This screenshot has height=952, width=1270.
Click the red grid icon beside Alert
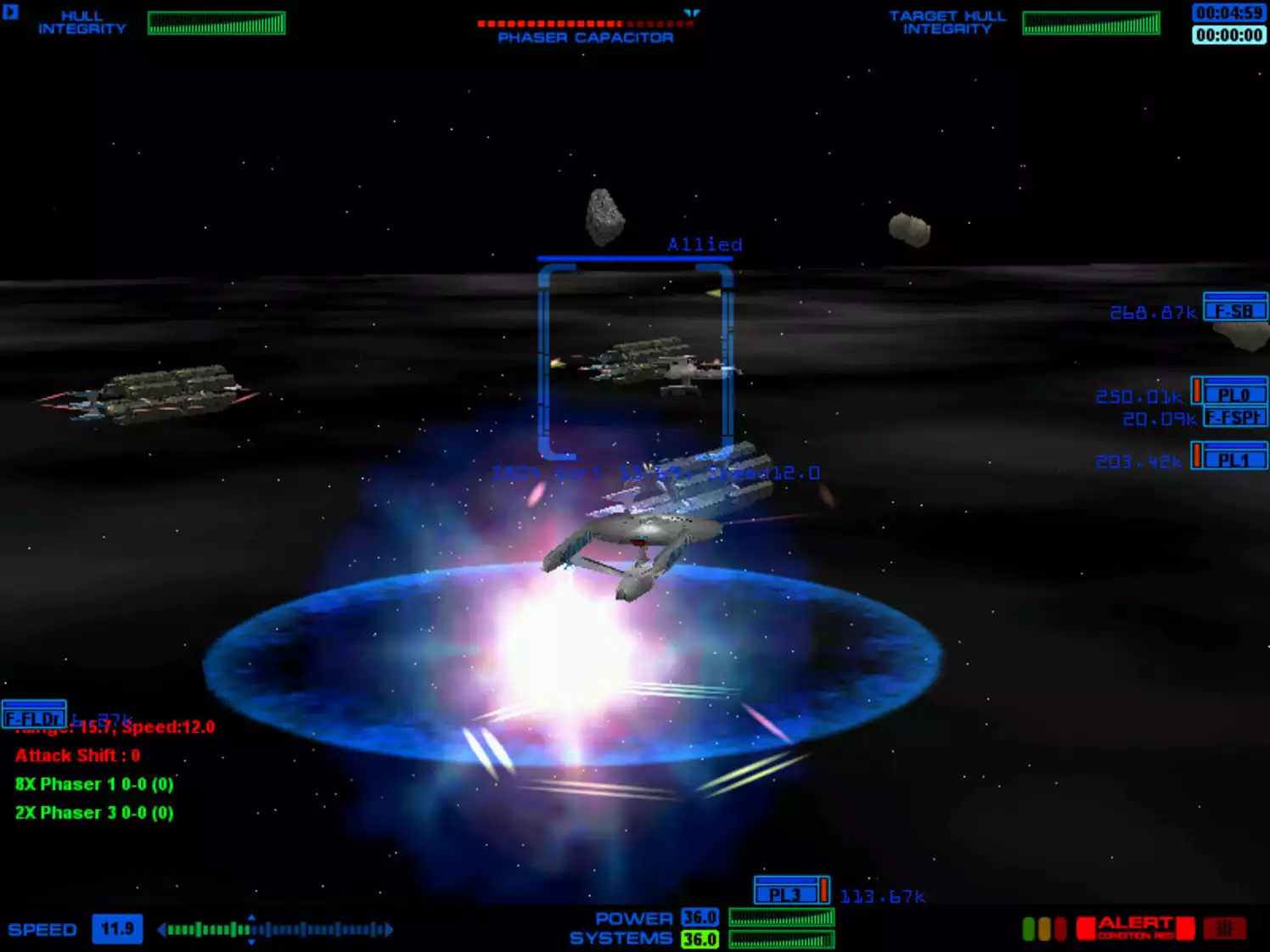tap(1225, 928)
